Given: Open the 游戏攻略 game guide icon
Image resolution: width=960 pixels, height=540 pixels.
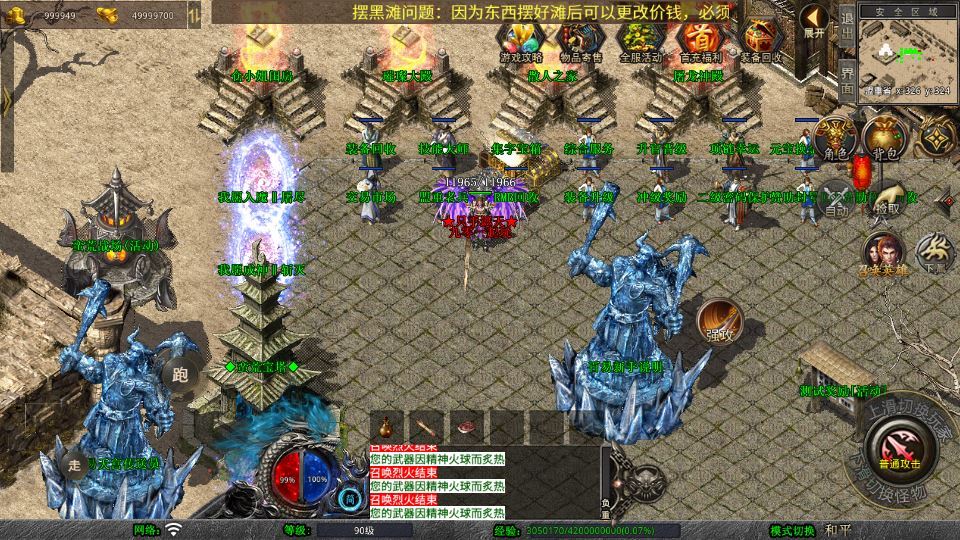Looking at the screenshot, I should click(520, 40).
